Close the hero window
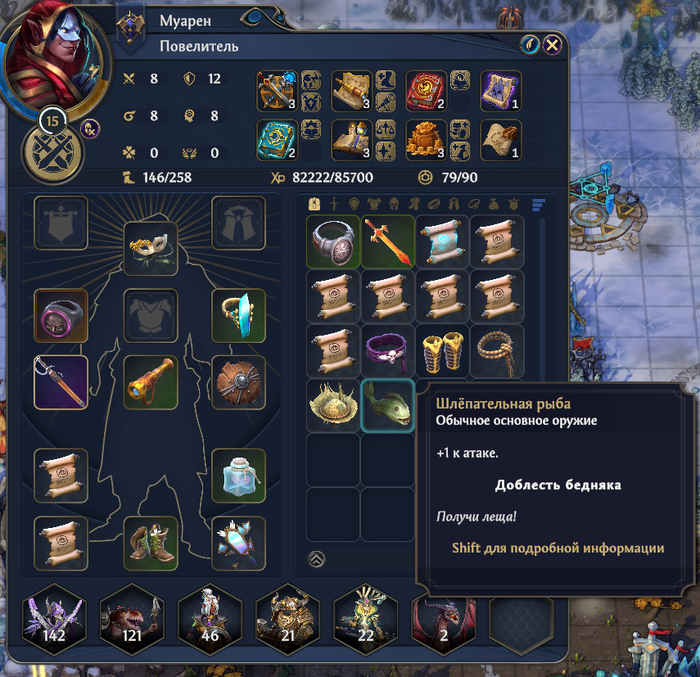The image size is (700, 677). pyautogui.click(x=552, y=44)
